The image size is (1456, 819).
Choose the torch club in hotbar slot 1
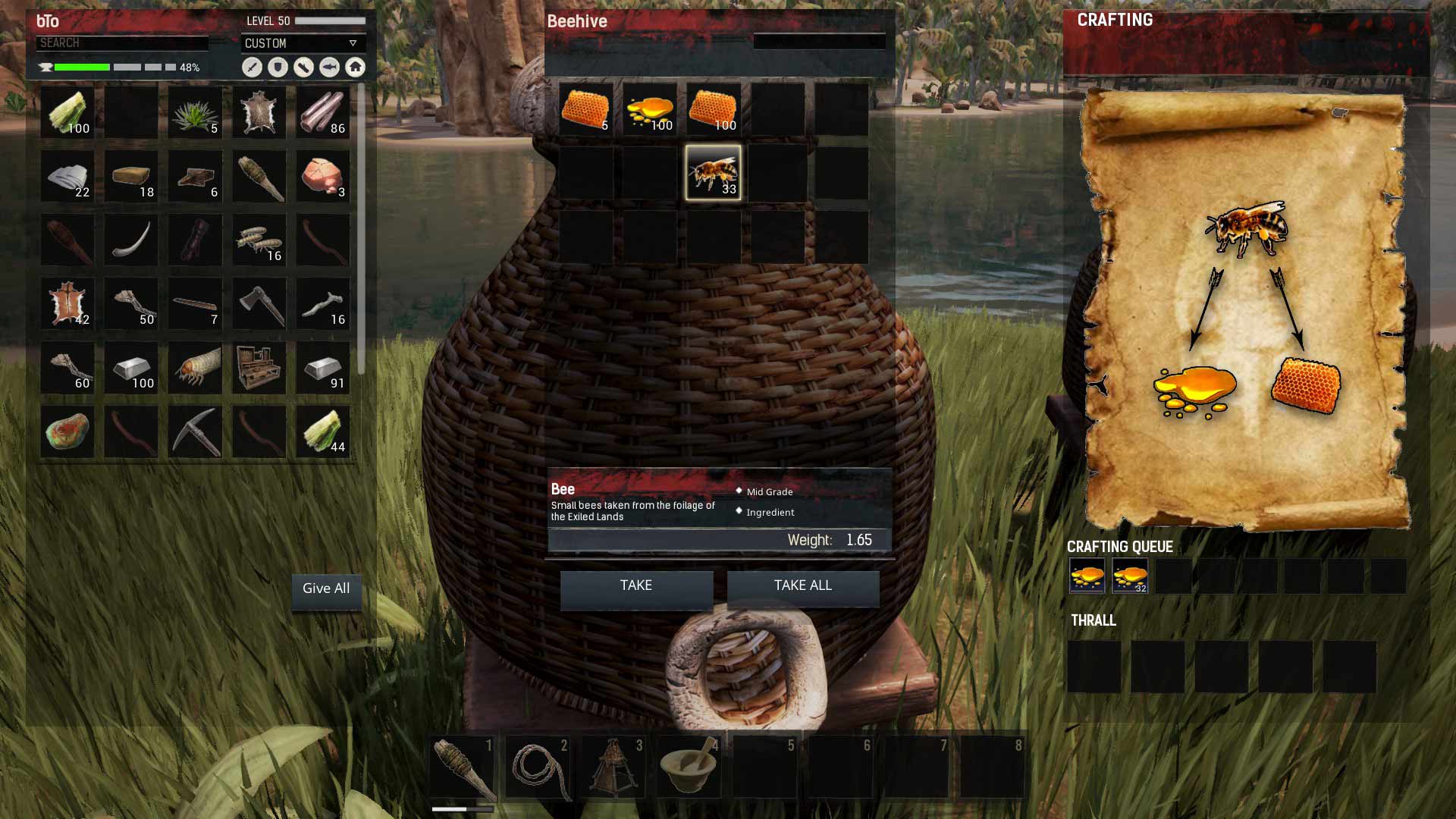462,767
